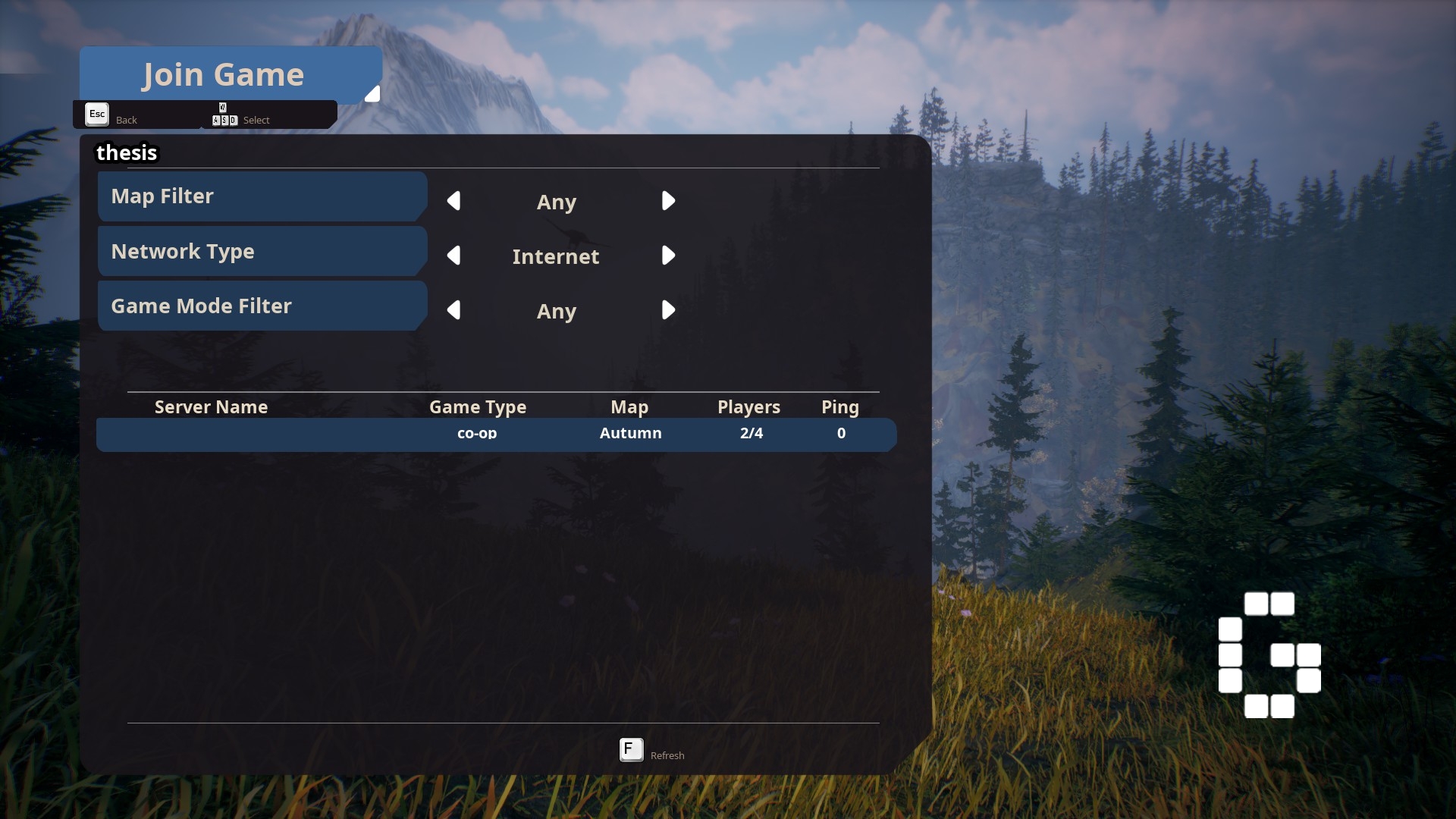The height and width of the screenshot is (819, 1456).
Task: Click the Esc Back key icon
Action: coord(96,115)
